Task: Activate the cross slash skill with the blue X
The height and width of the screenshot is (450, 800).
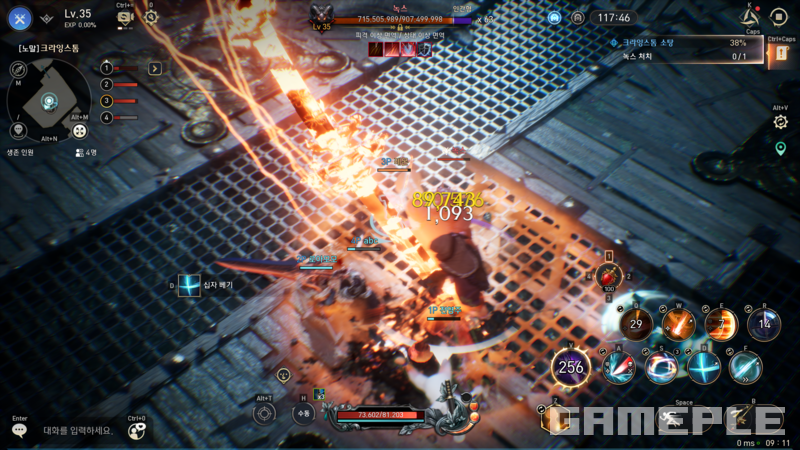Action: (704, 366)
